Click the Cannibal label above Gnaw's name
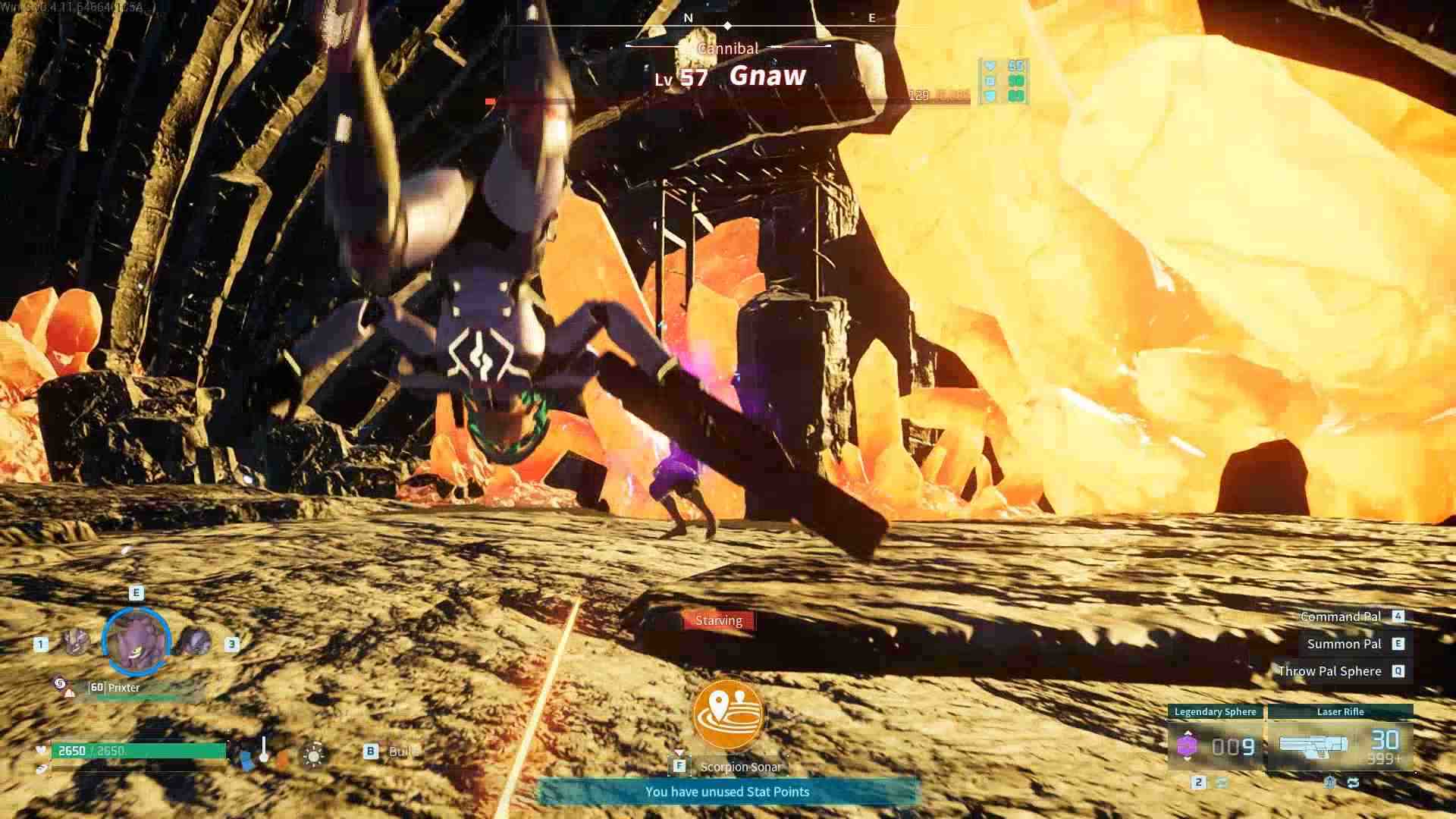Screen dimensions: 1456x819 coord(727,49)
